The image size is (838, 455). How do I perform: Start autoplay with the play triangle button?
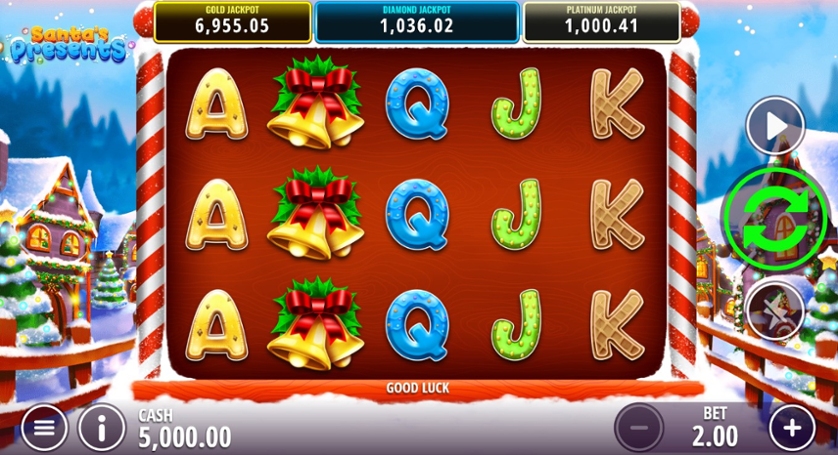(775, 125)
